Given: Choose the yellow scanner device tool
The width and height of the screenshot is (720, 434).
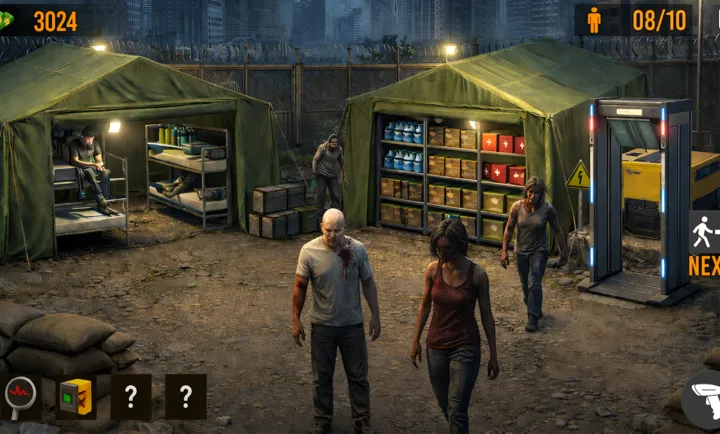Looking at the screenshot, I should coord(76,396).
